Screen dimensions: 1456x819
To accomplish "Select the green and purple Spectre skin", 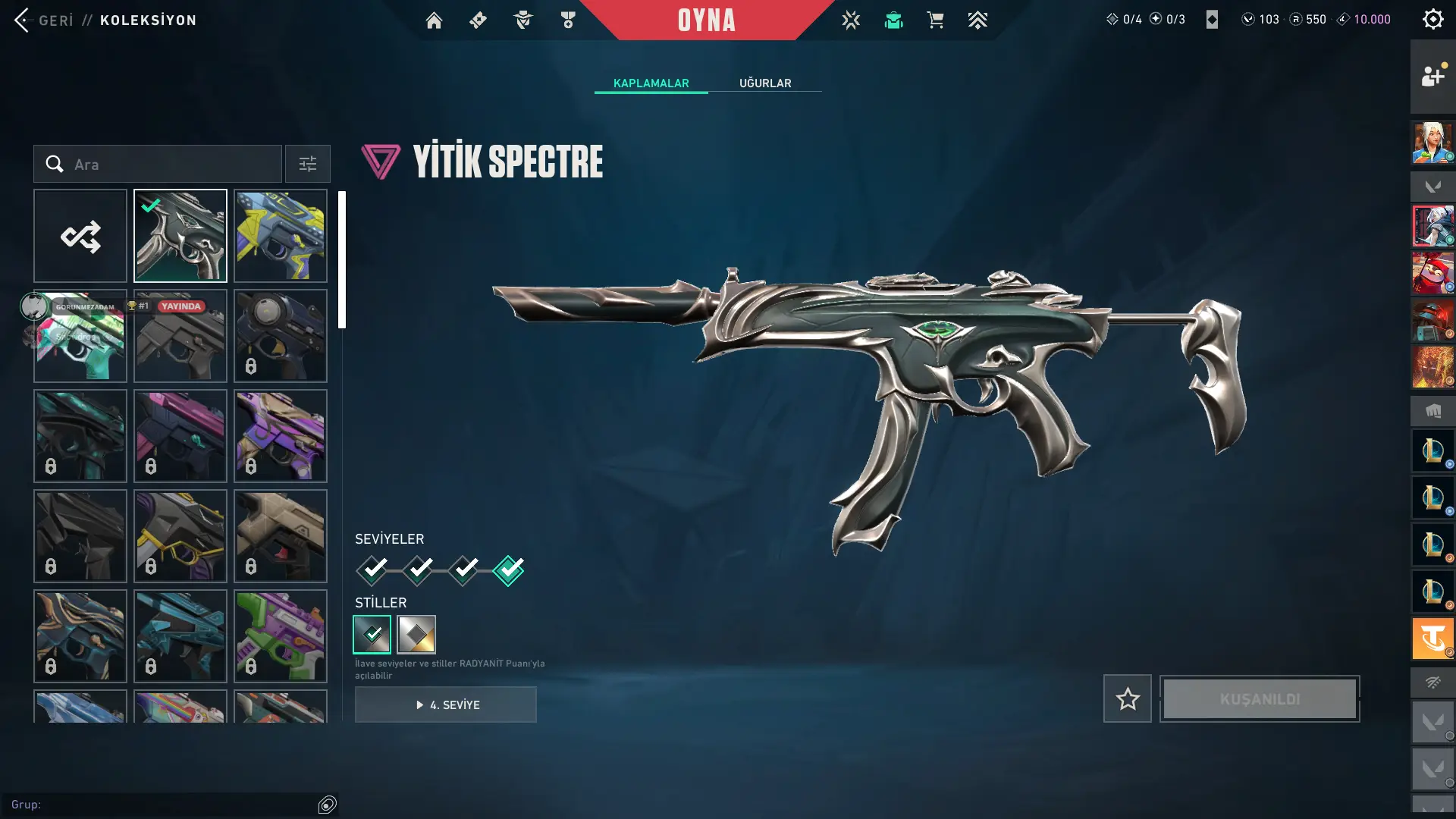I will click(x=281, y=636).
